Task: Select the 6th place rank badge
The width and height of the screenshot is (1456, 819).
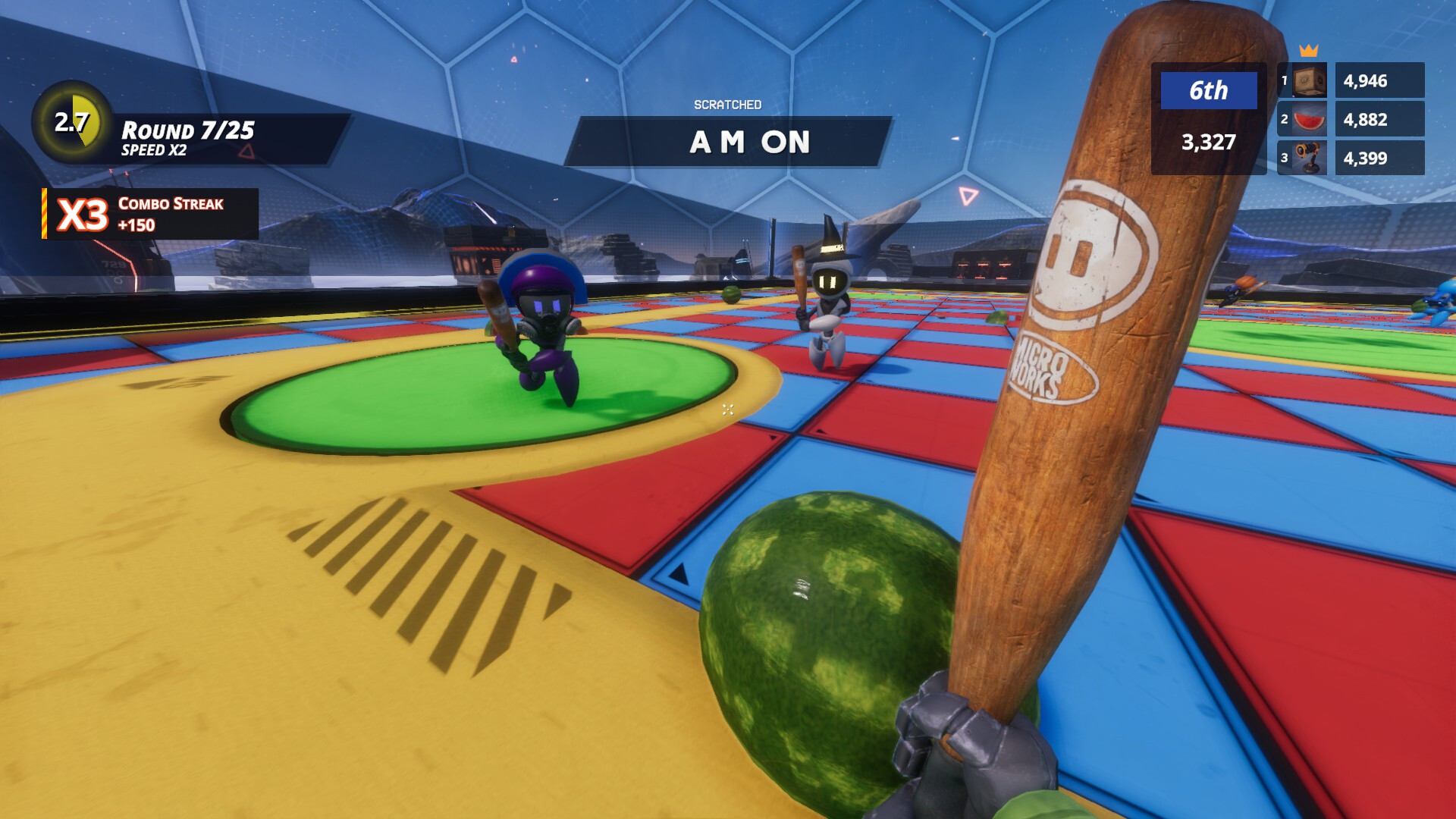Action: (x=1208, y=89)
